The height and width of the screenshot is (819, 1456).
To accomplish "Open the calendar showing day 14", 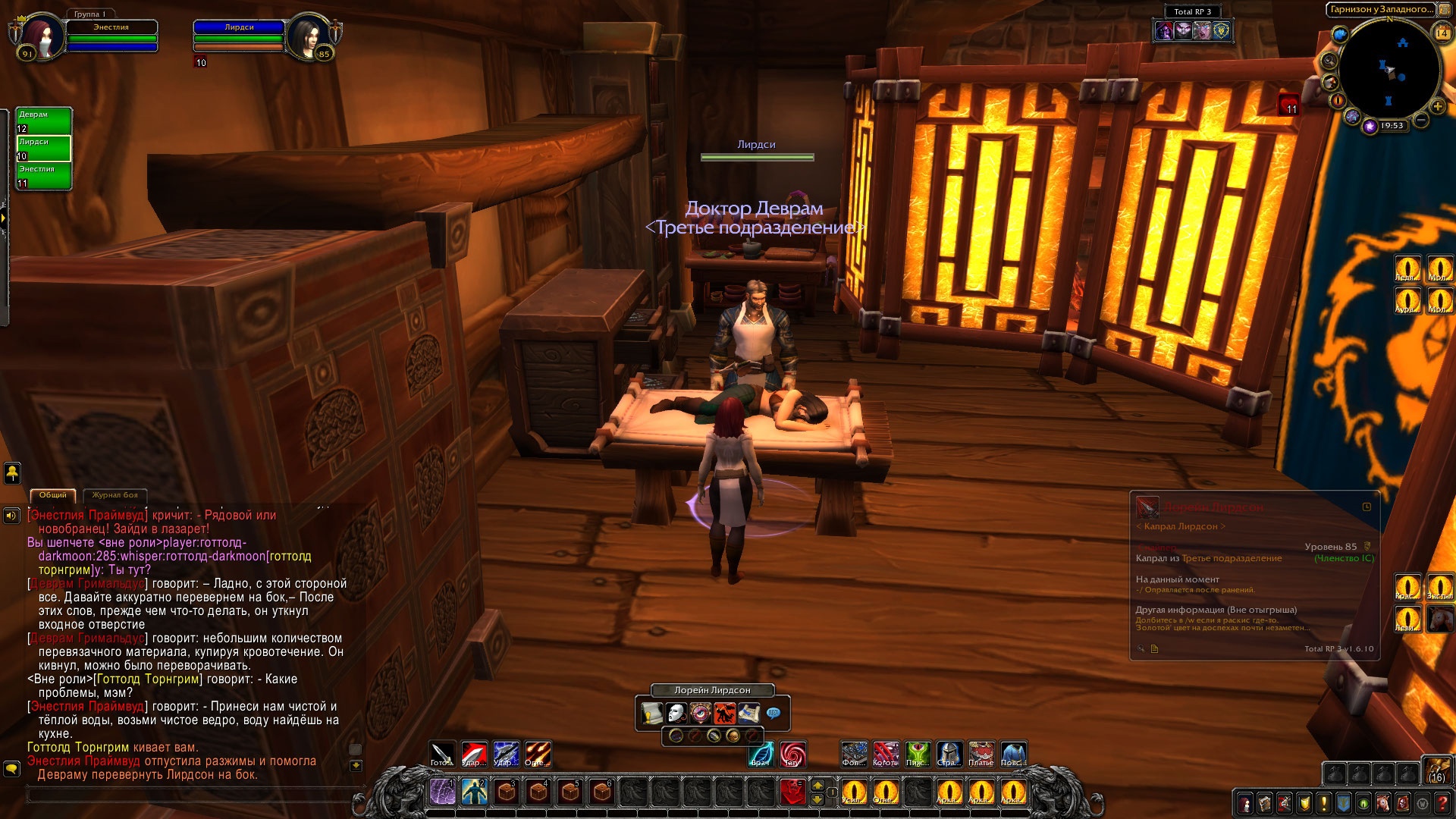I will (x=1442, y=33).
